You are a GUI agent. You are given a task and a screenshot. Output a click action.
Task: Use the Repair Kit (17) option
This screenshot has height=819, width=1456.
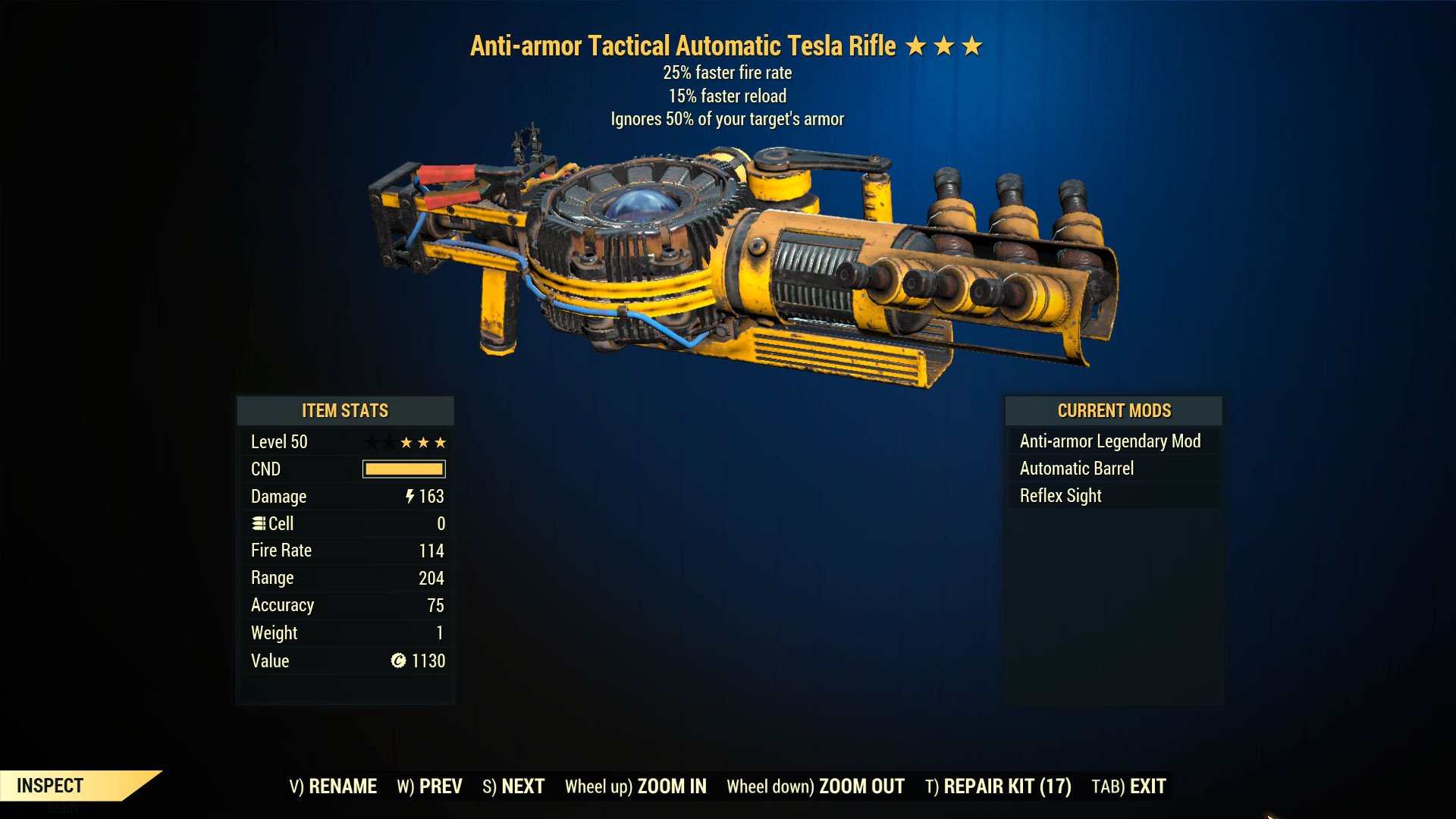[998, 786]
